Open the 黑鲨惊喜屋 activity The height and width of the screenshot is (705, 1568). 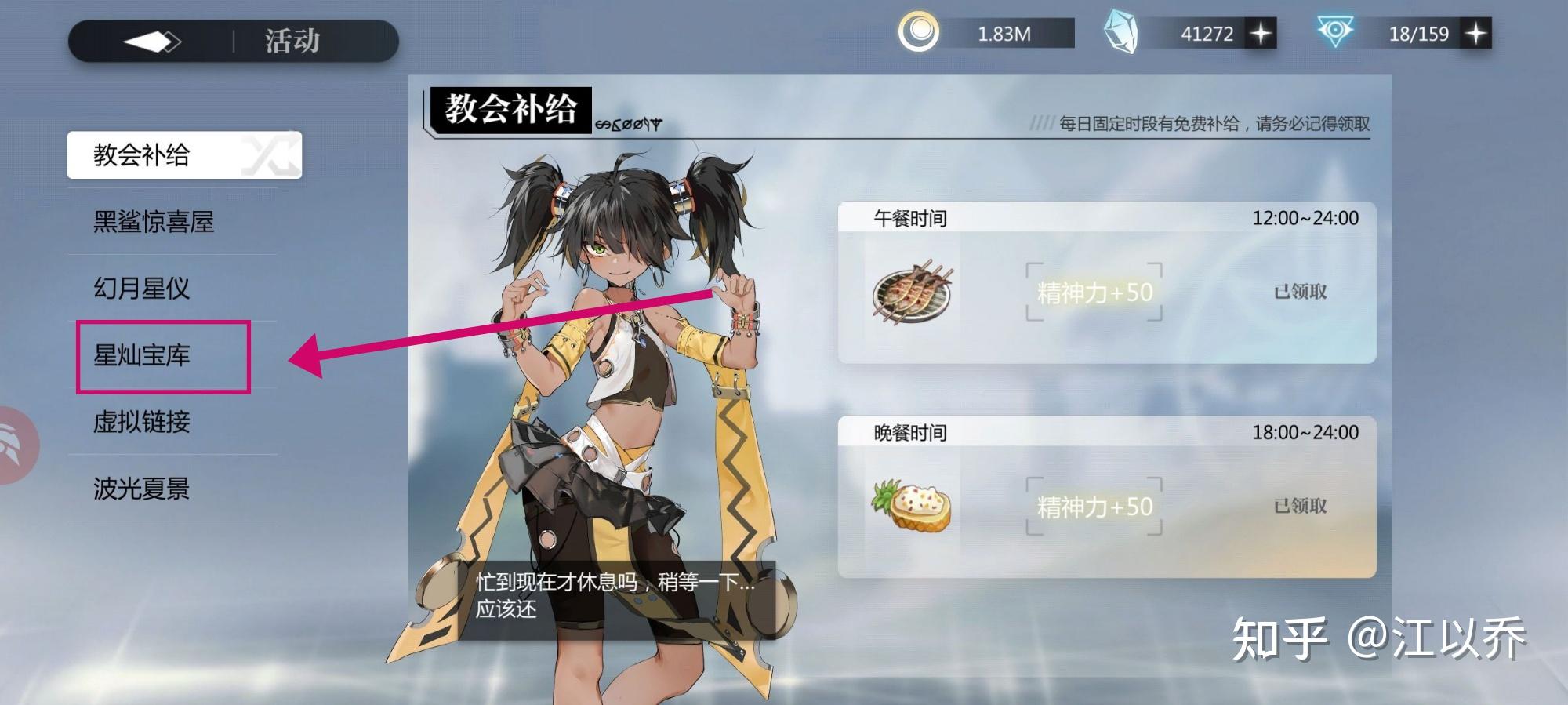click(154, 222)
